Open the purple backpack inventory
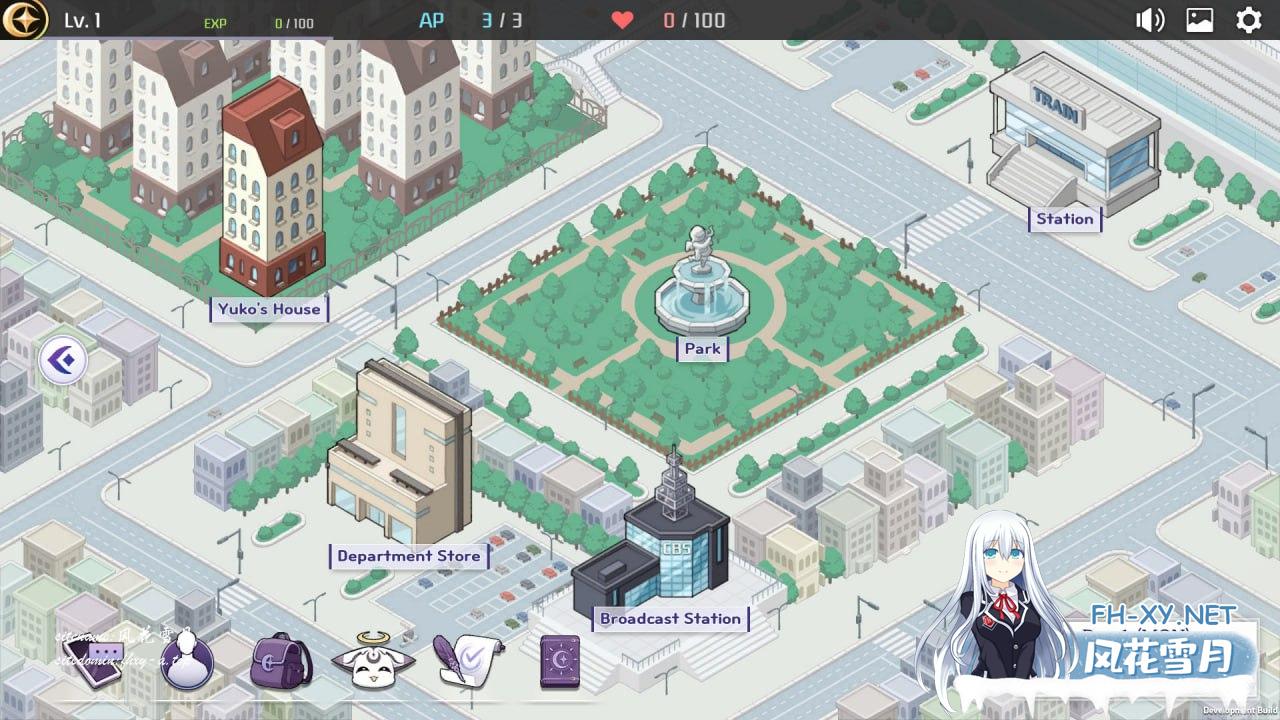This screenshot has width=1280, height=720. [279, 661]
